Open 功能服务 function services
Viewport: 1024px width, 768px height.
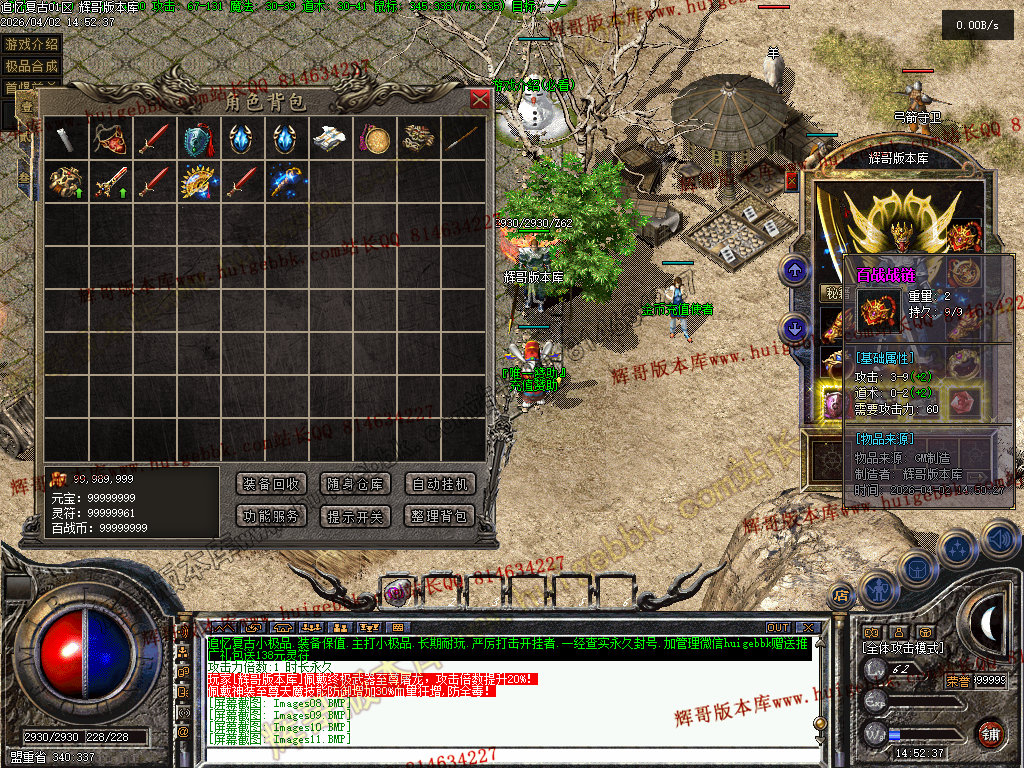271,516
